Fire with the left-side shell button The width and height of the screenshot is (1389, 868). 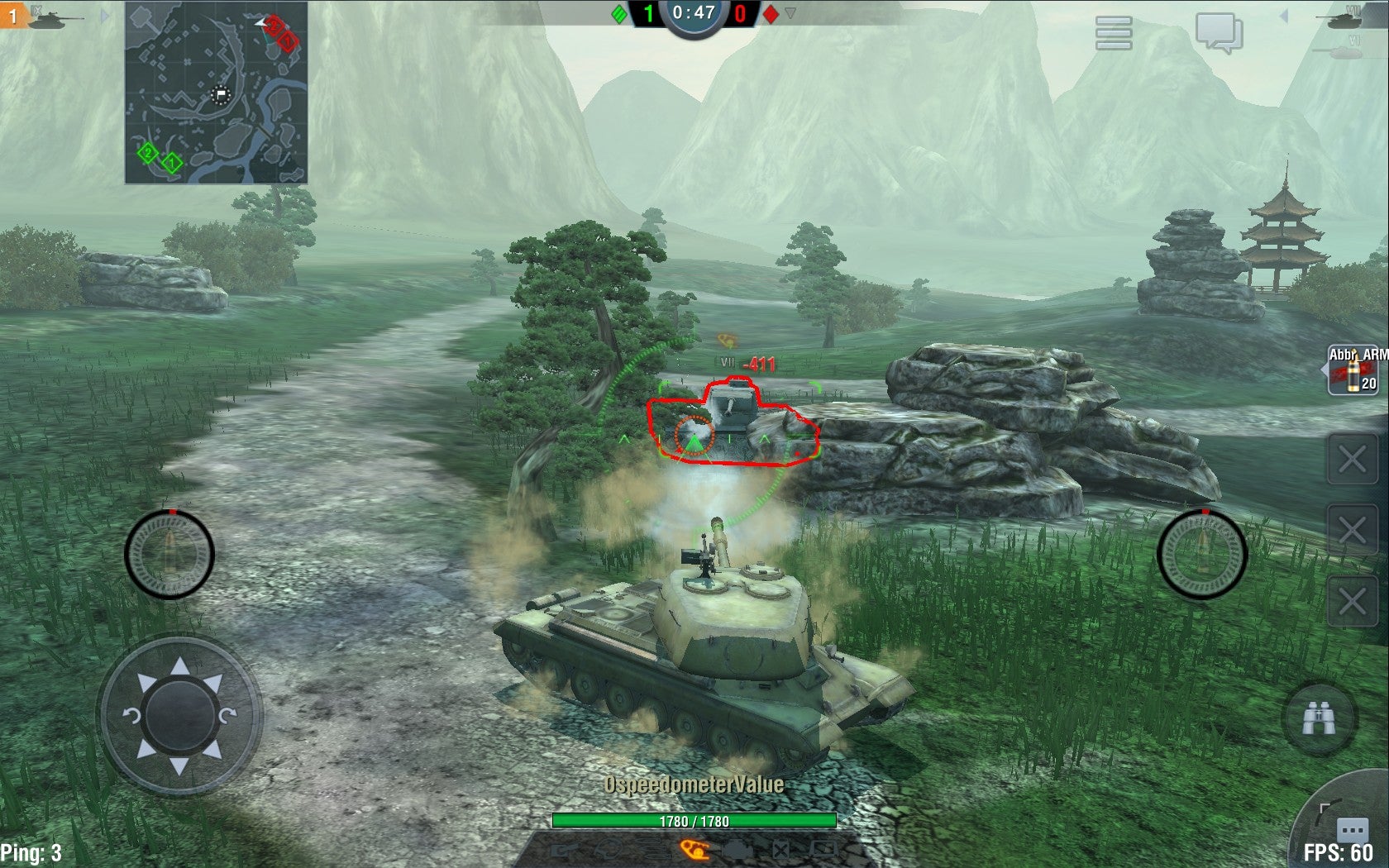[169, 554]
